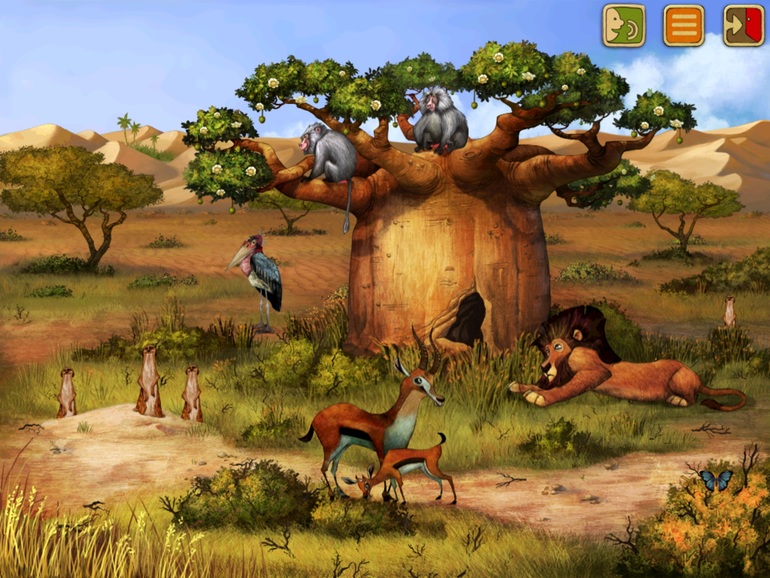Toggle the speaking face narration button
Viewport: 770px width, 578px height.
(x=623, y=26)
